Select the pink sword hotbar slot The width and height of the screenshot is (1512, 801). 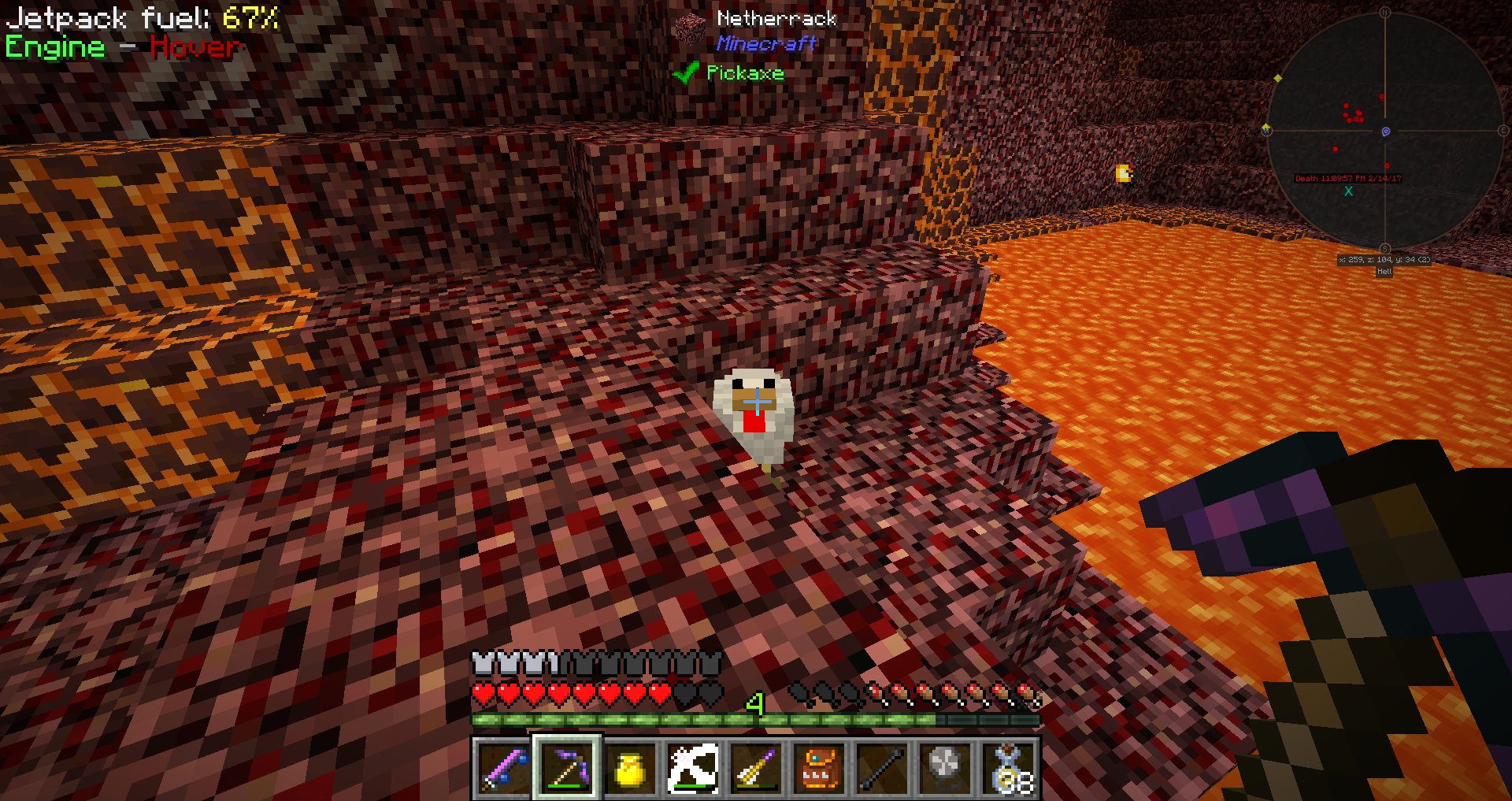pos(504,768)
